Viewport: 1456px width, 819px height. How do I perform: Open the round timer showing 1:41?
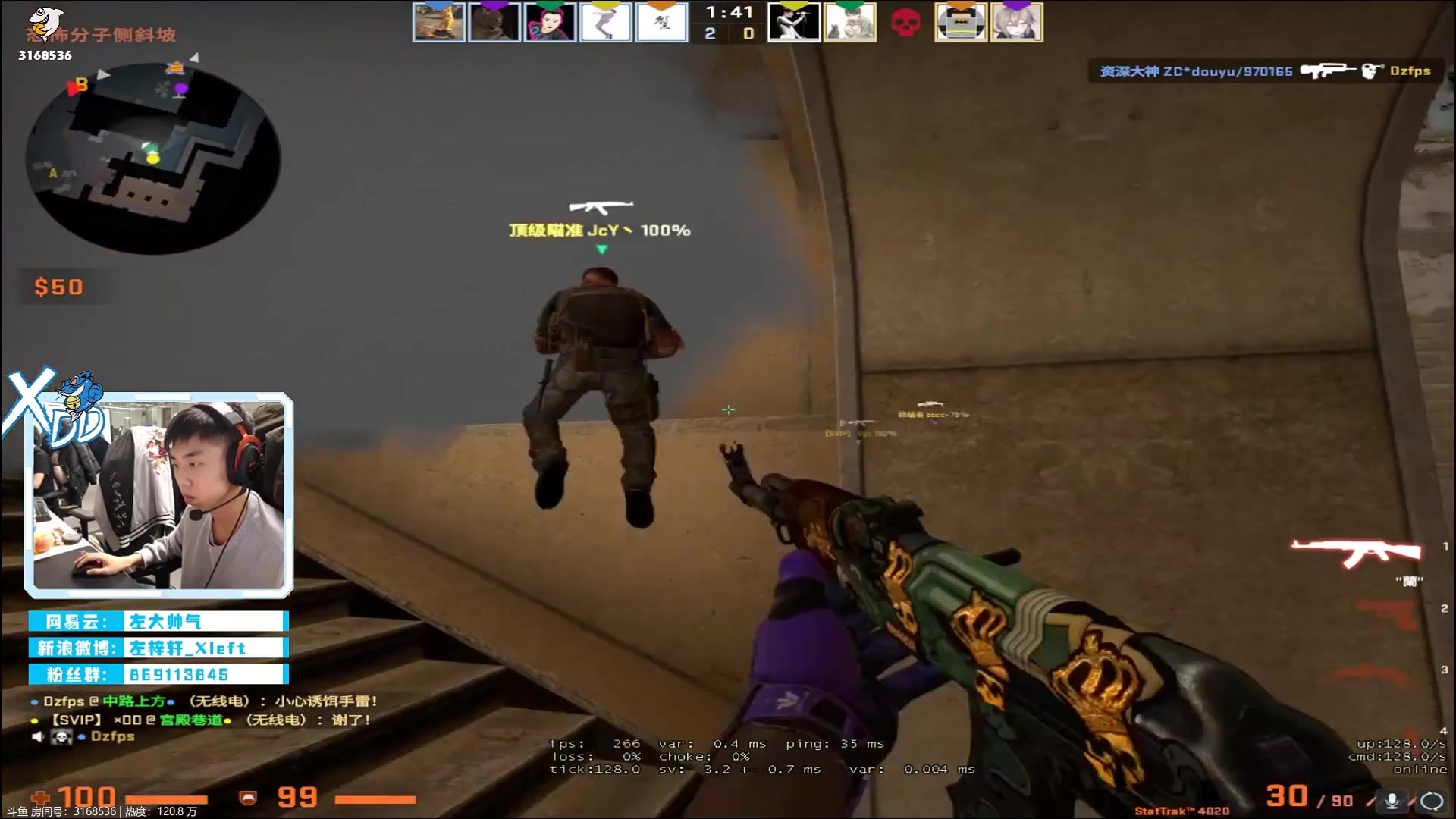(728, 12)
